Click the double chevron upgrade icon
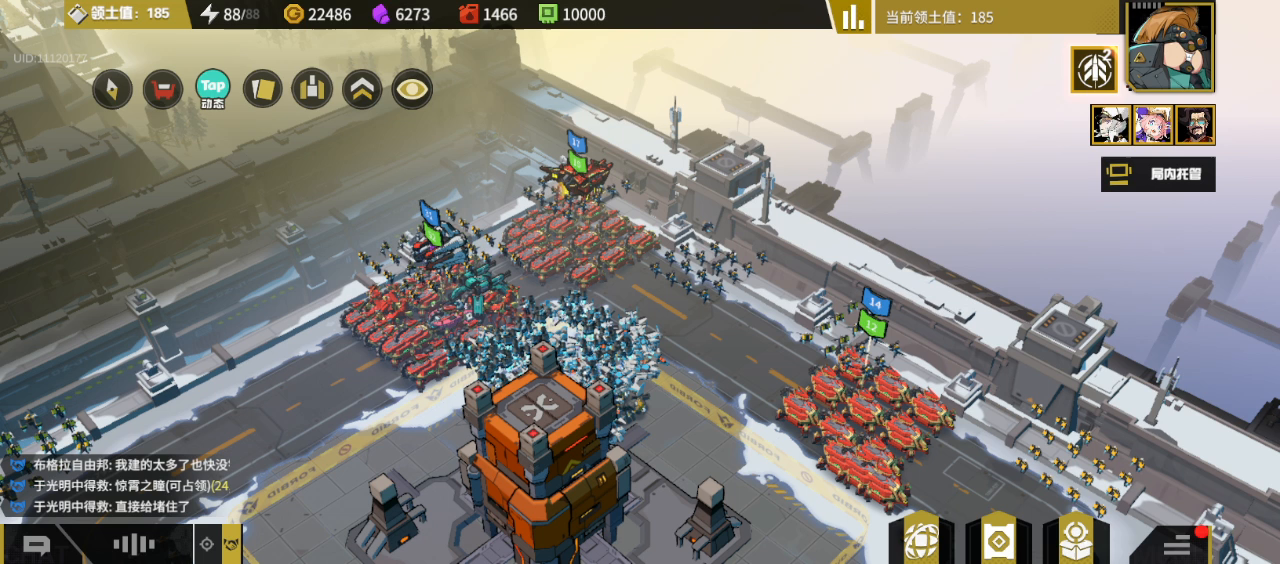 point(362,90)
